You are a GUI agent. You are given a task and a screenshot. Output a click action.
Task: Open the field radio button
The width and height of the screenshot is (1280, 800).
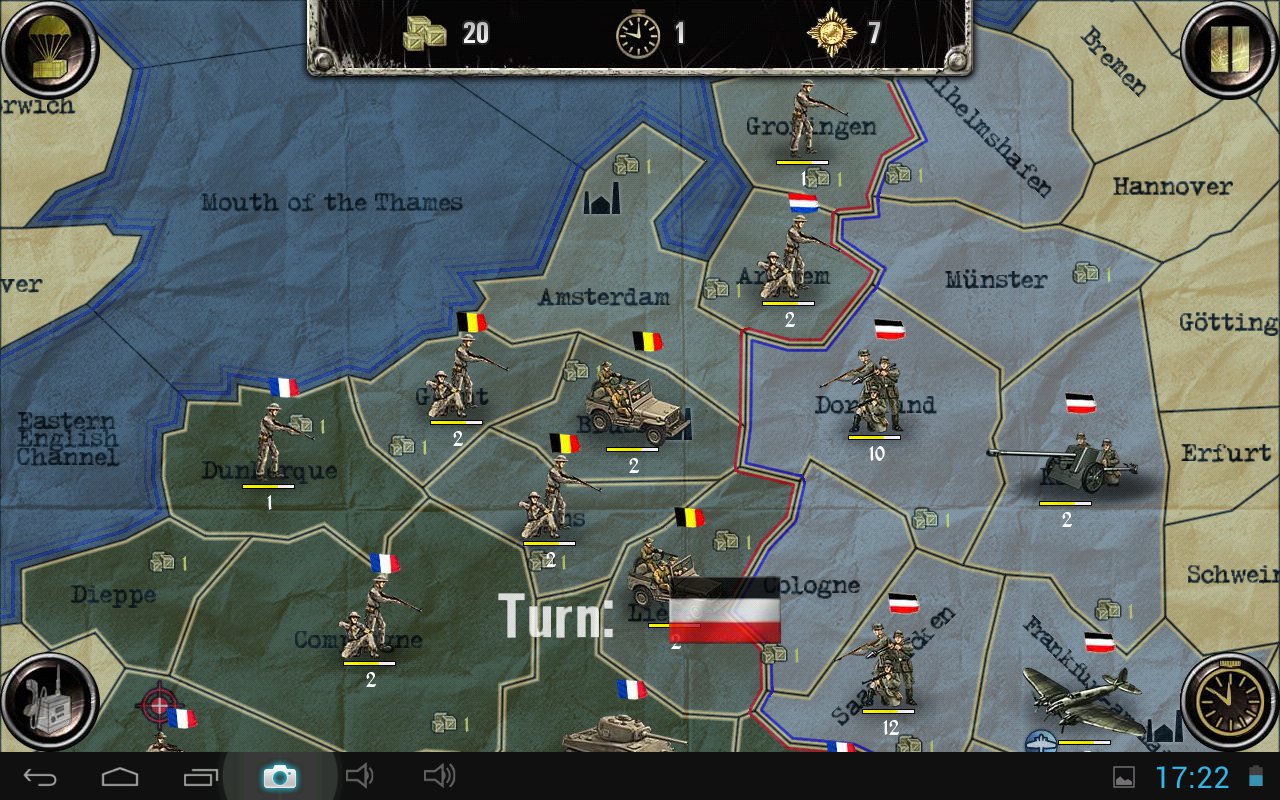coord(48,702)
